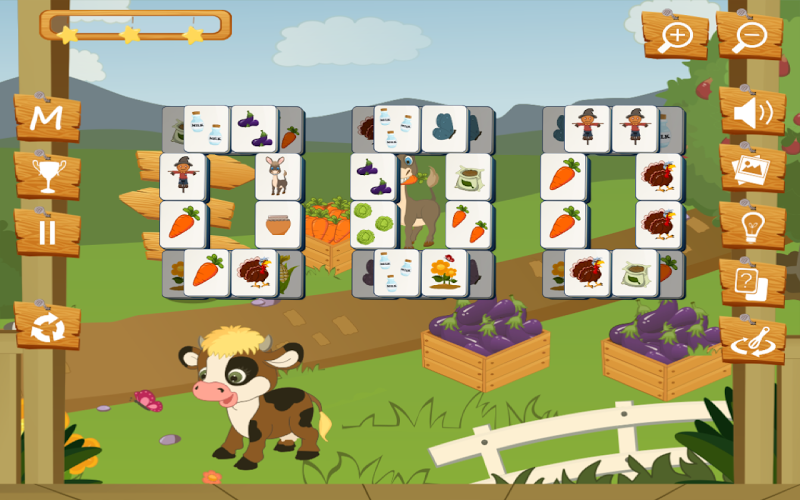Pick the tile with two small carrots
800x500 pixels.
click(x=467, y=224)
